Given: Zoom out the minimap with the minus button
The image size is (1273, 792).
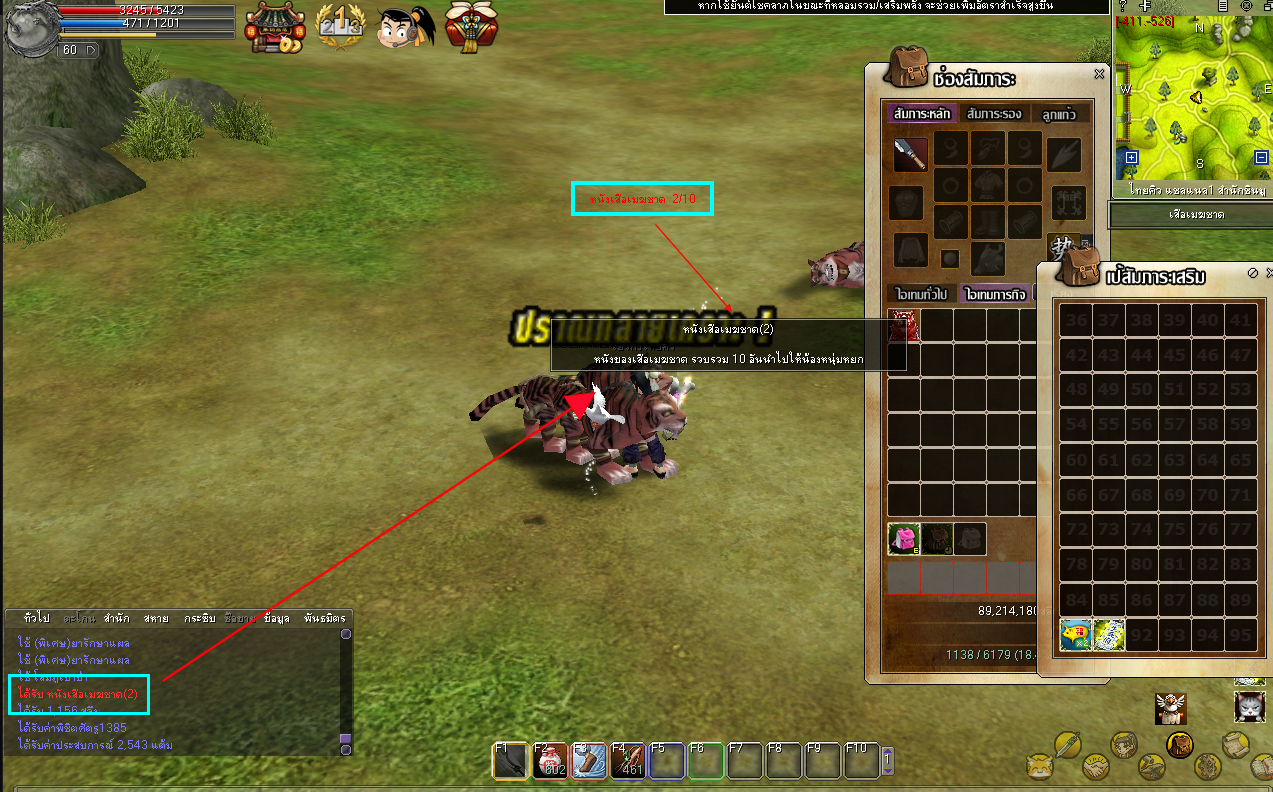Looking at the screenshot, I should click(x=1260, y=157).
